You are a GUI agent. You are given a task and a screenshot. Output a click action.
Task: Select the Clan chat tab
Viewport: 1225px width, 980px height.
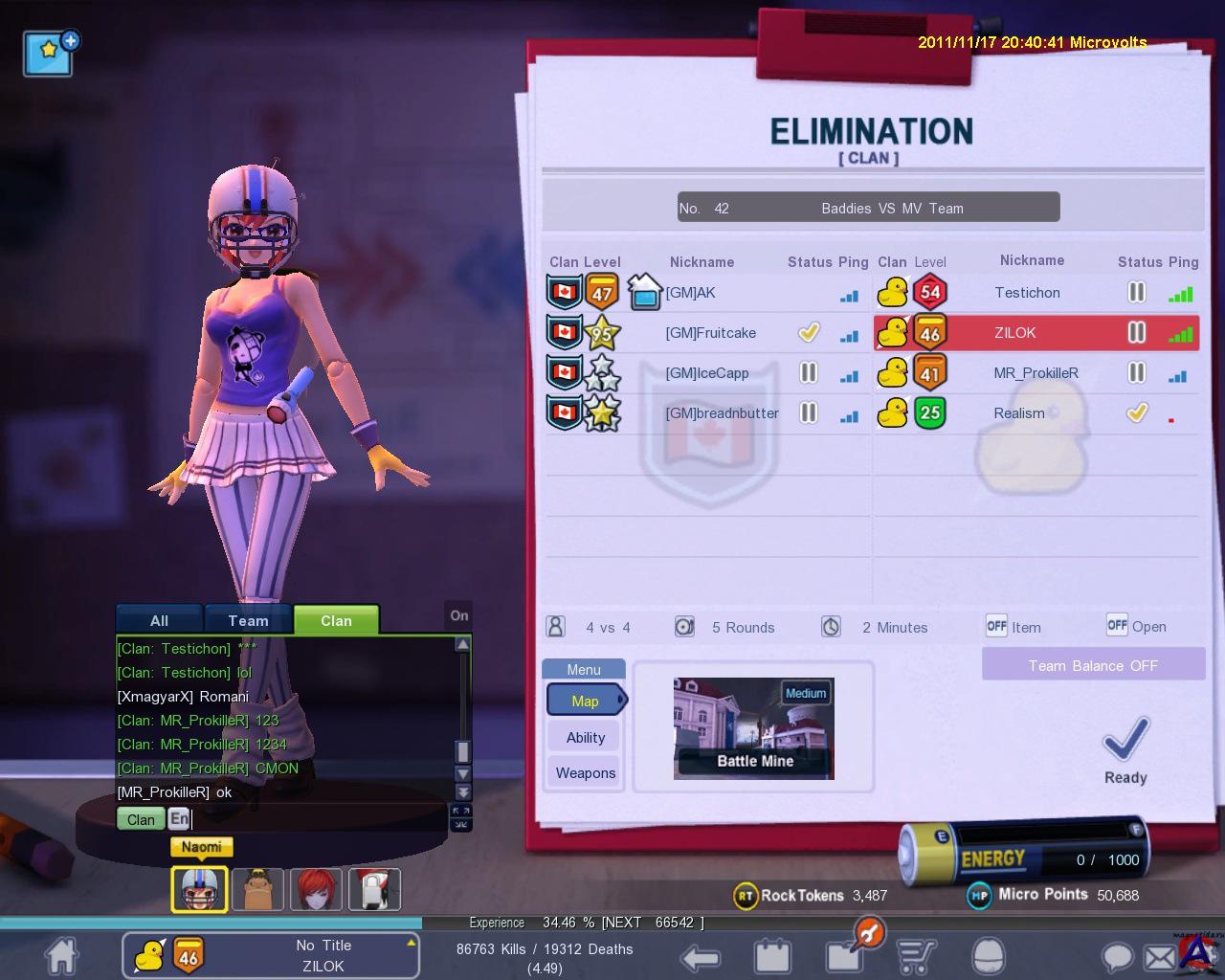coord(336,620)
